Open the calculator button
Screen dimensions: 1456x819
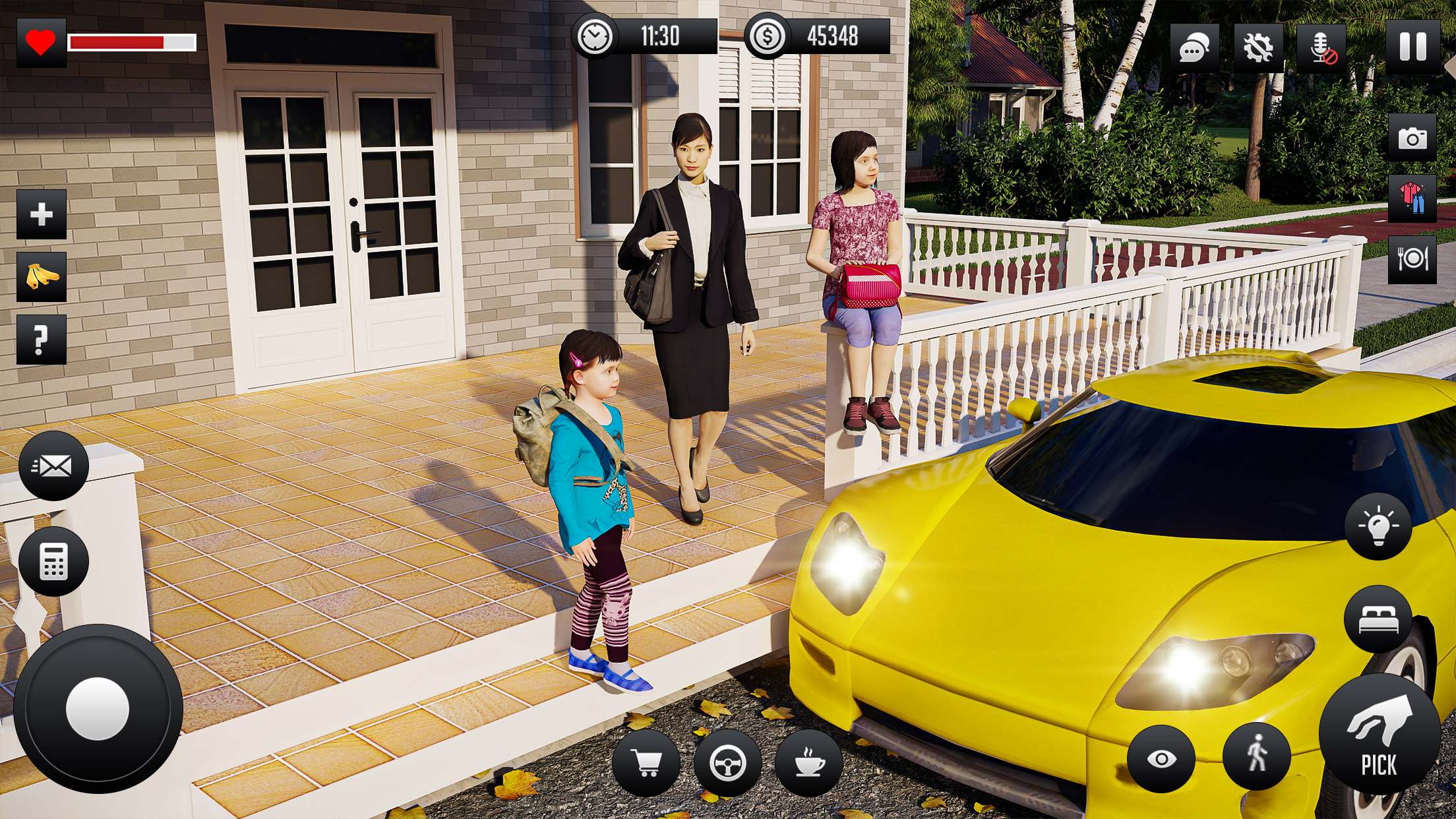(53, 562)
